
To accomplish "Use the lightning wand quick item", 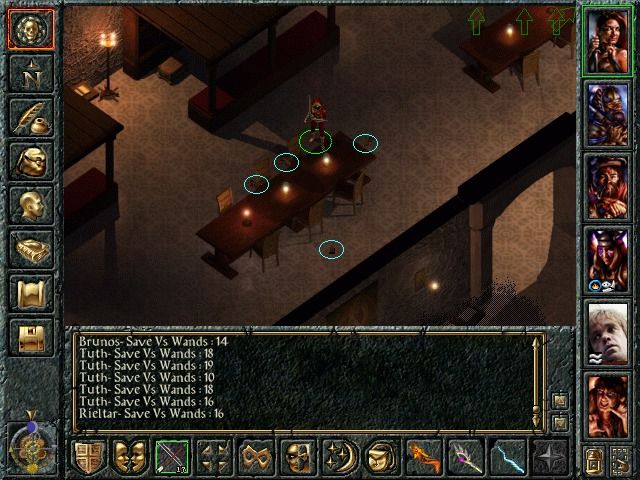I will tap(510, 459).
